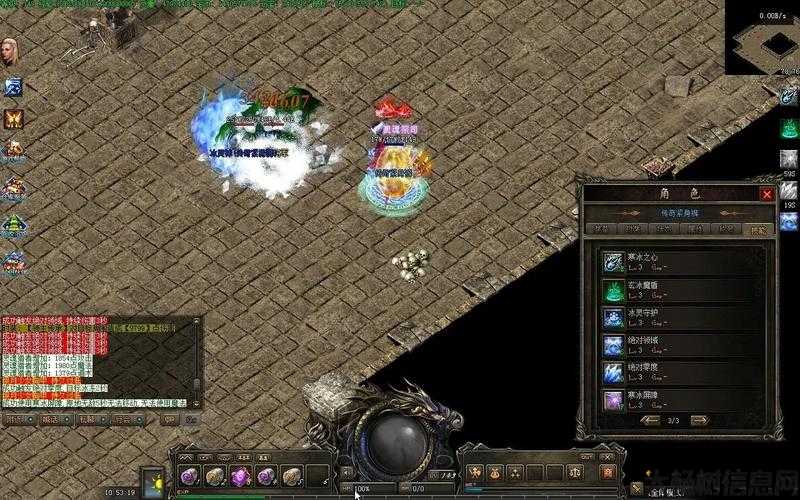The image size is (800, 500).
Task: Use the first scroll in the hotbar
Action: pyautogui.click(x=190, y=476)
